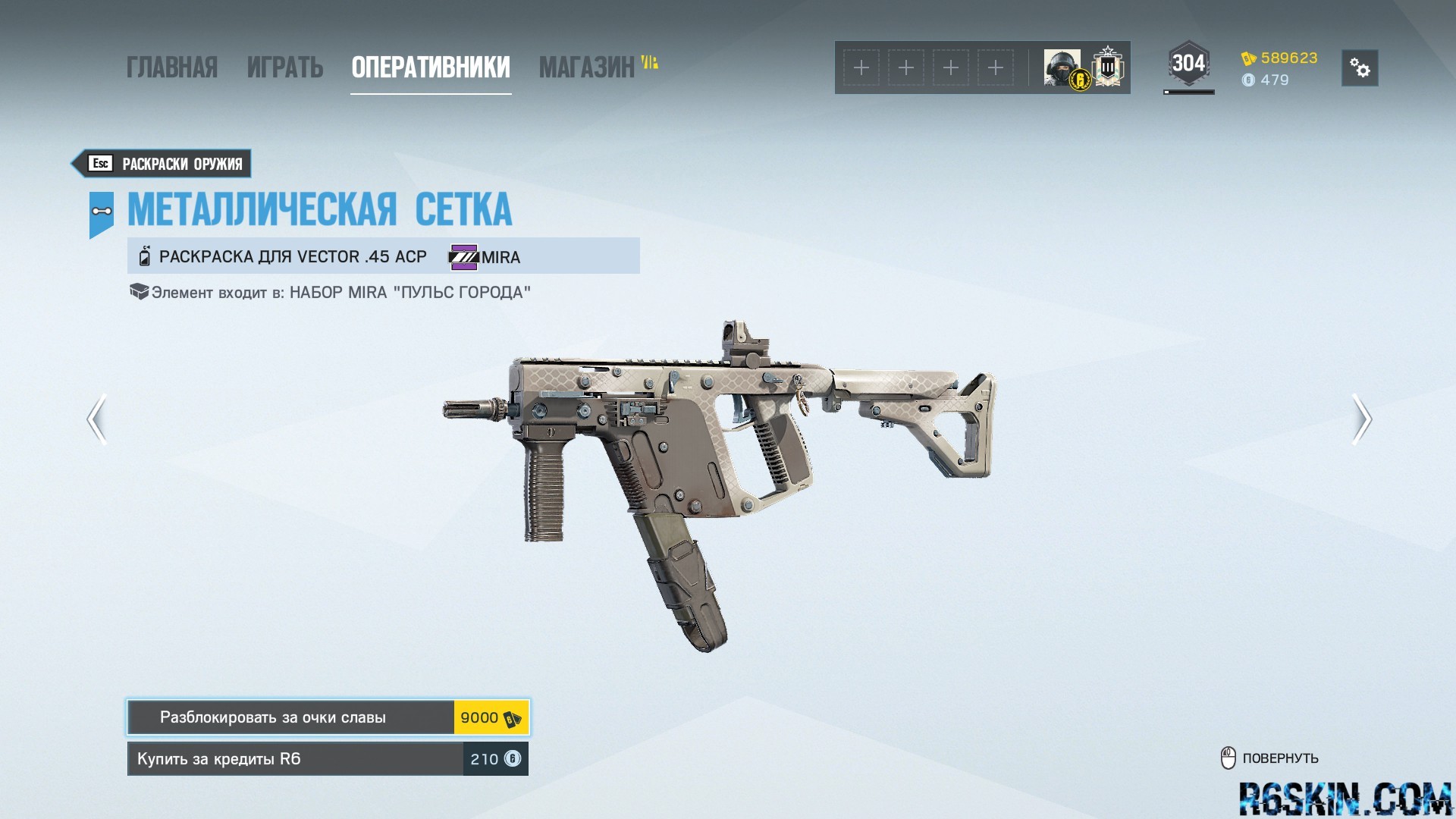Click the operator profile avatar
1456x819 pixels.
(1060, 67)
